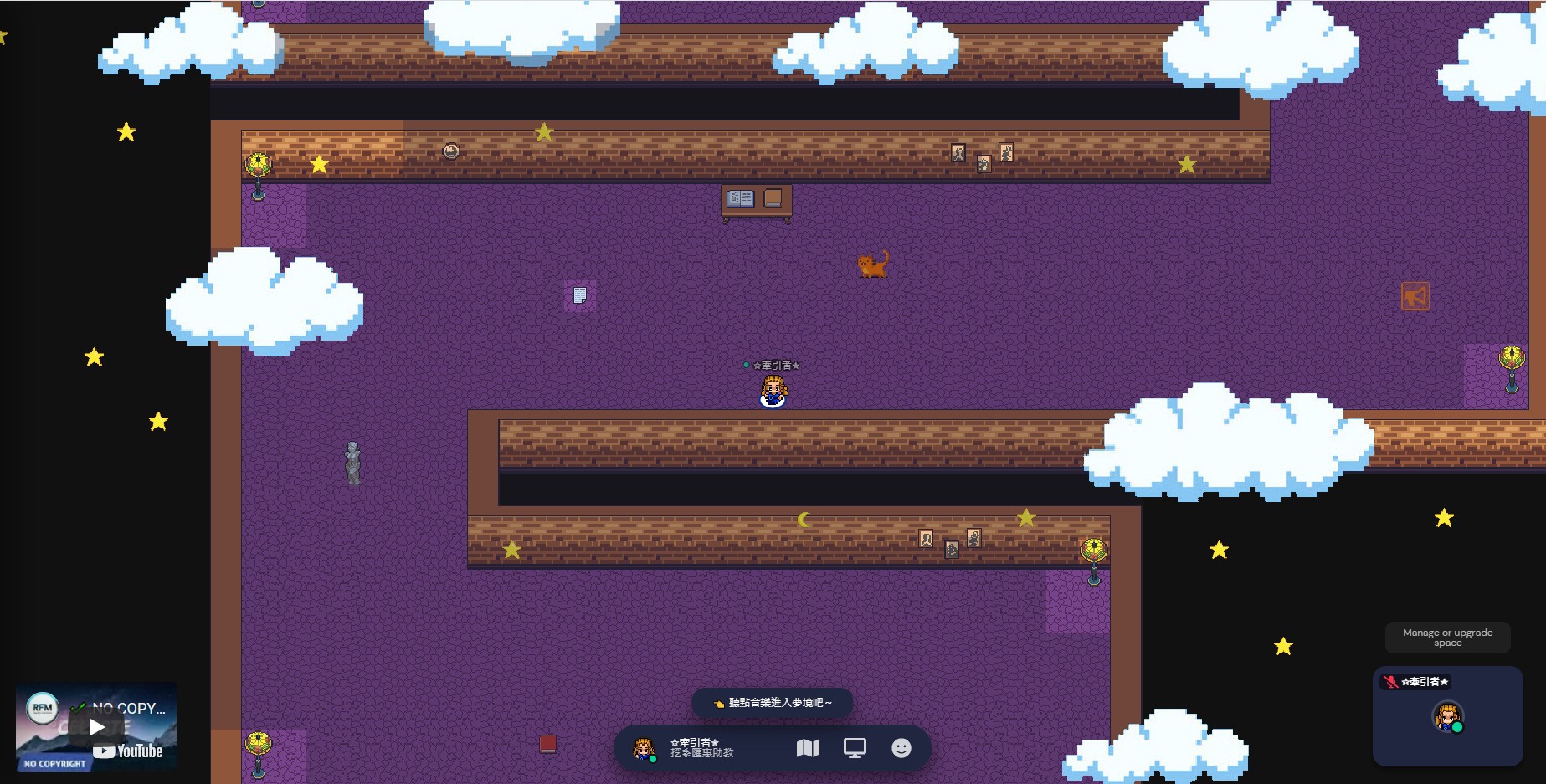
Task: Select the ☆牽引者★ video tile avatar
Action: coord(1447,717)
